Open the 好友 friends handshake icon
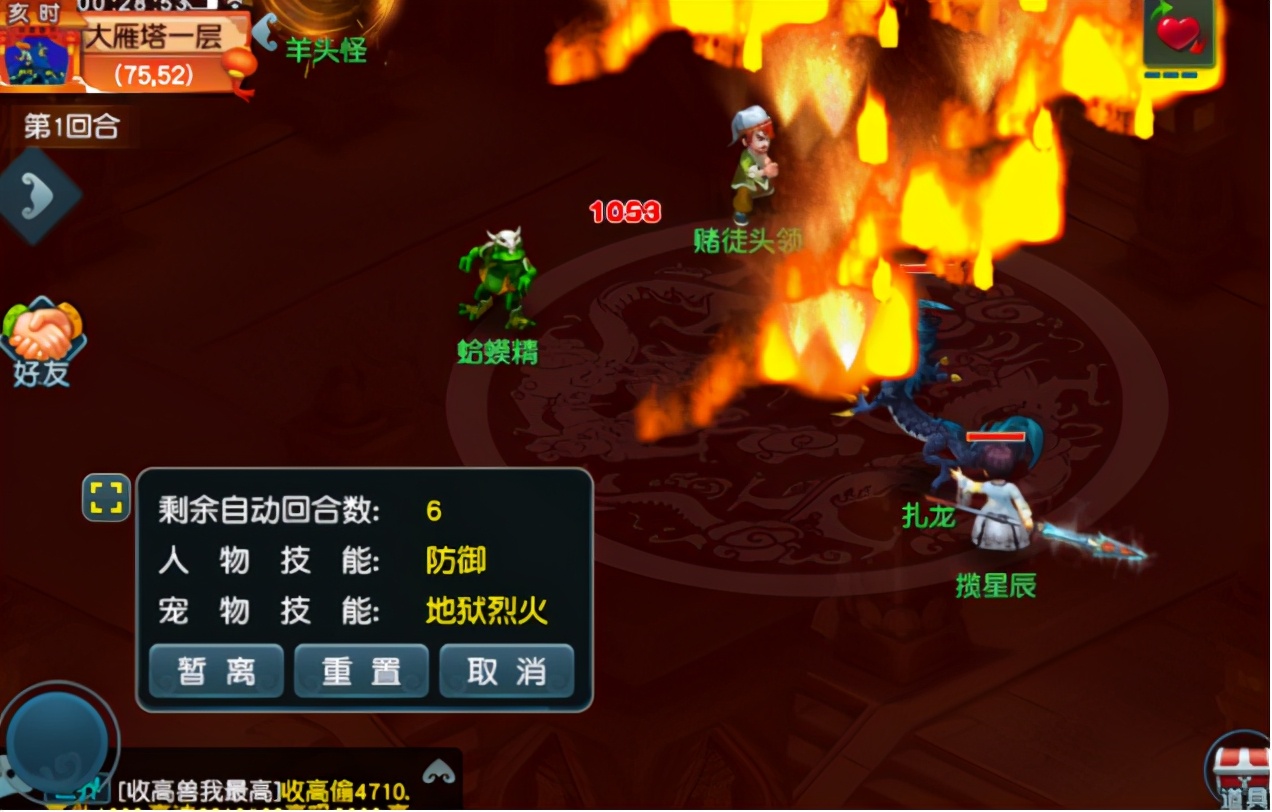The image size is (1272, 812). (42, 340)
